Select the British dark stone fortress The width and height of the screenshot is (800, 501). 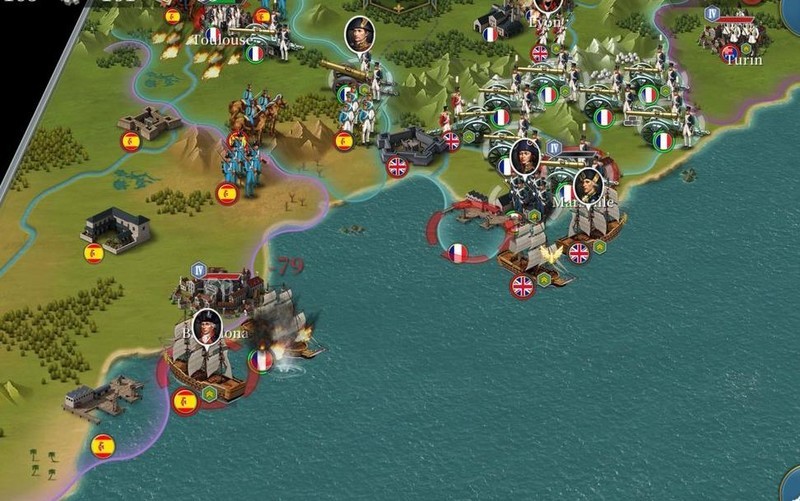pyautogui.click(x=410, y=146)
